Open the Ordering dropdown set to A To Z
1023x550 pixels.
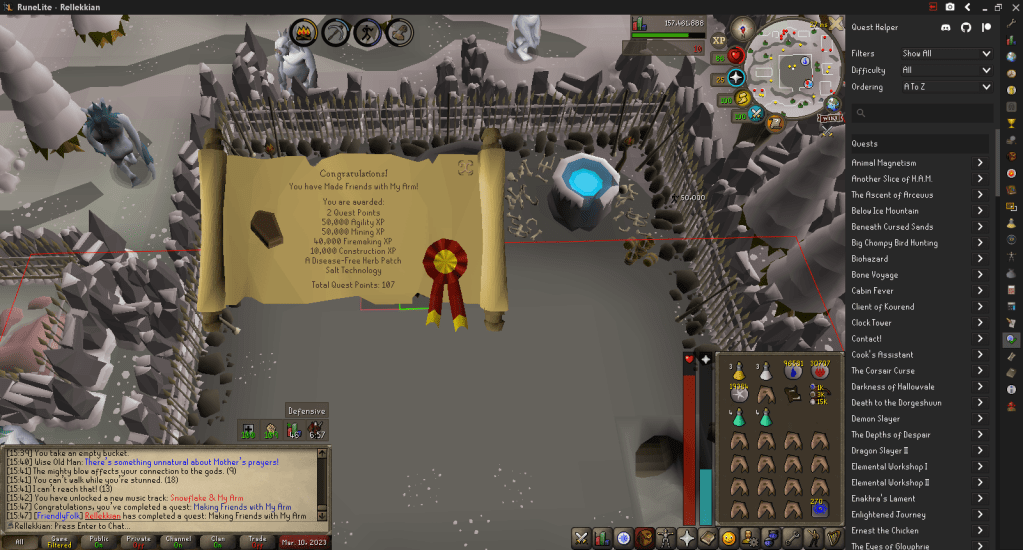point(945,87)
